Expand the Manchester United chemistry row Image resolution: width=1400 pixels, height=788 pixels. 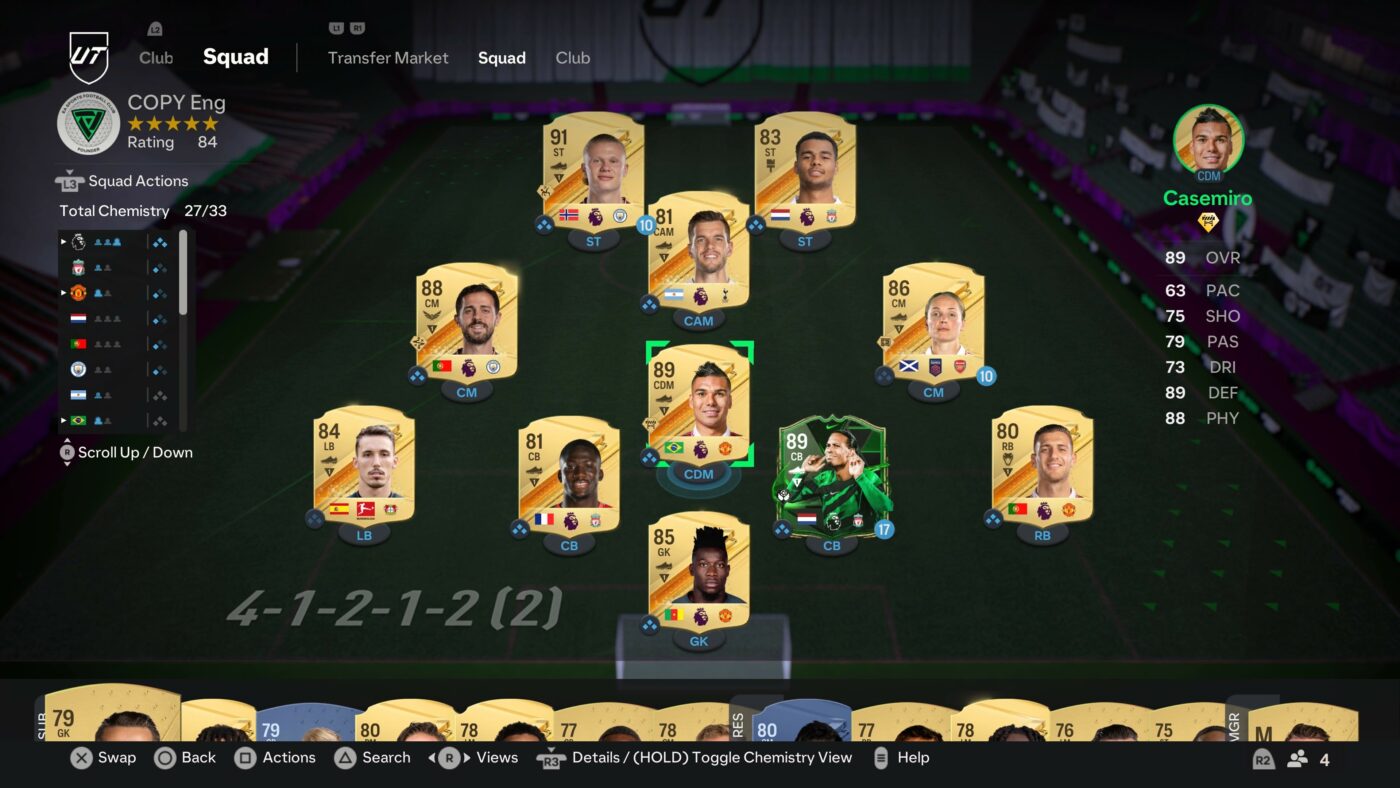[63, 293]
